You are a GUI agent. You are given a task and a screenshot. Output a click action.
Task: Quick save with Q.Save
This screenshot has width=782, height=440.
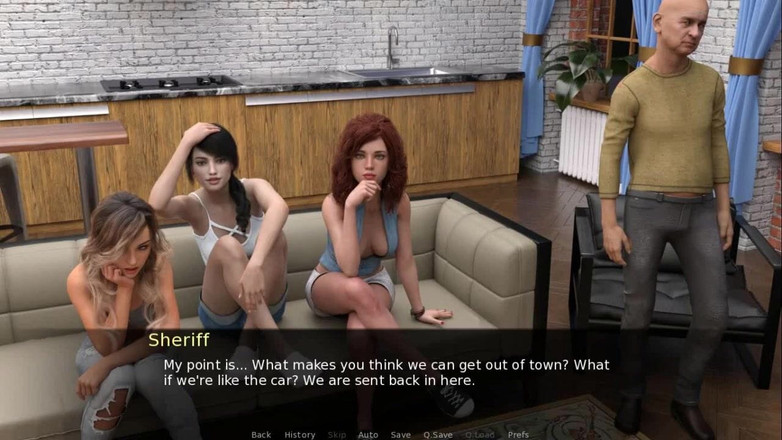pos(438,435)
